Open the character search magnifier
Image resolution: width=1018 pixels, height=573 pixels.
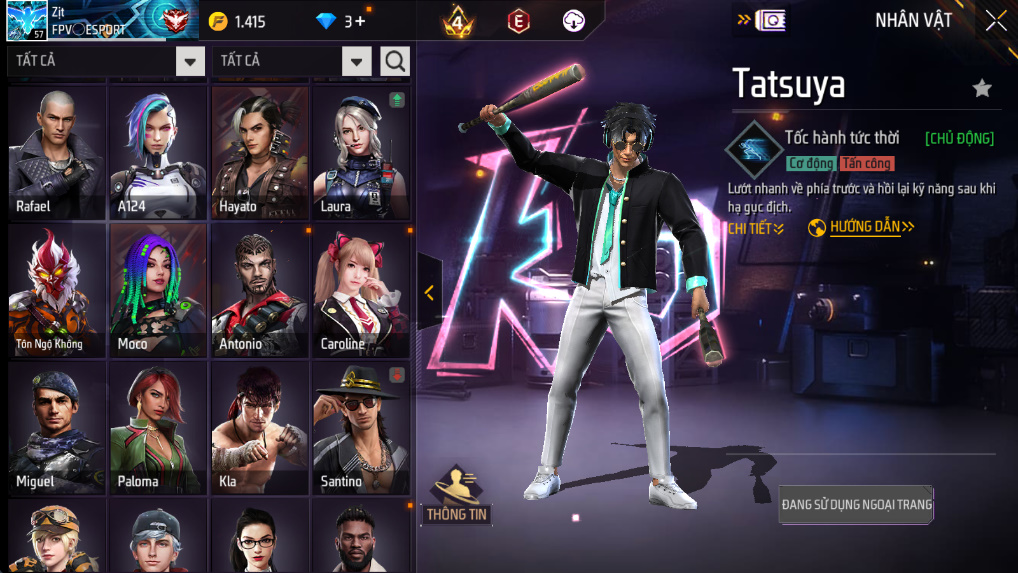pos(395,62)
